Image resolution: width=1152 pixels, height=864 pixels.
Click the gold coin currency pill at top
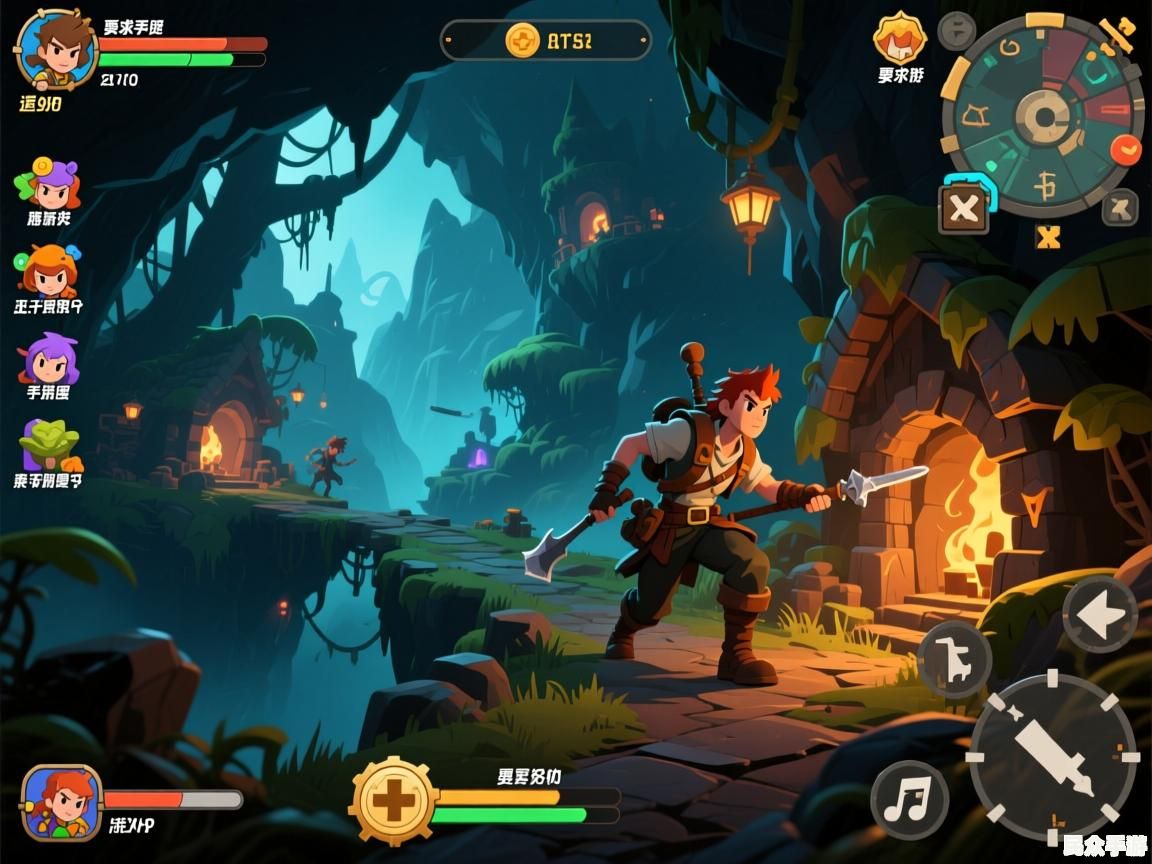click(x=546, y=41)
